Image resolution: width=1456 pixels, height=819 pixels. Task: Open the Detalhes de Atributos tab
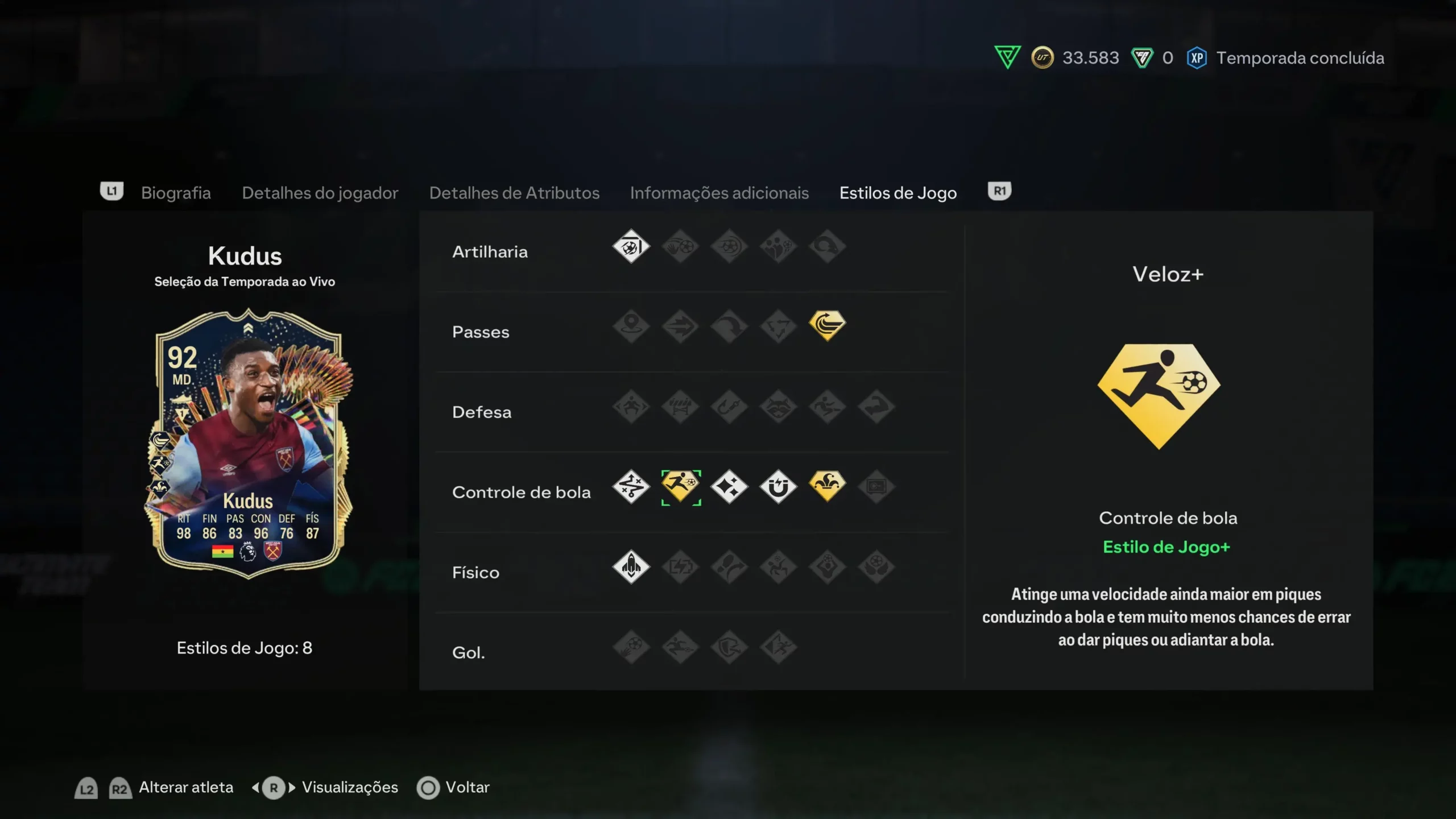click(514, 193)
